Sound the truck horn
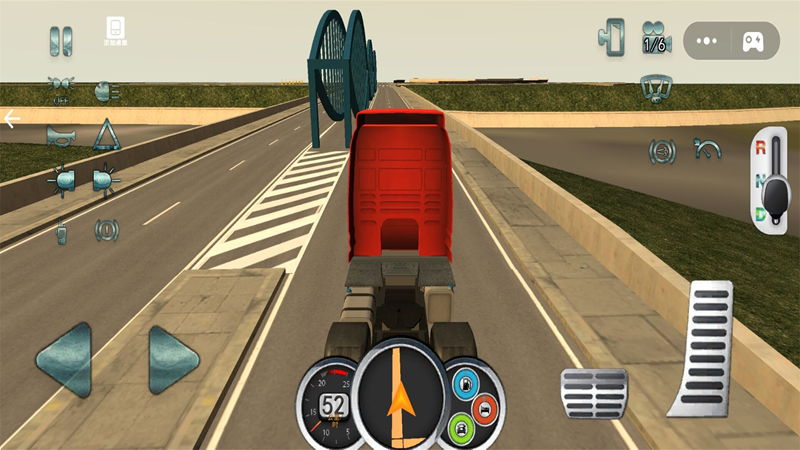800x450 pixels. pyautogui.click(x=61, y=135)
